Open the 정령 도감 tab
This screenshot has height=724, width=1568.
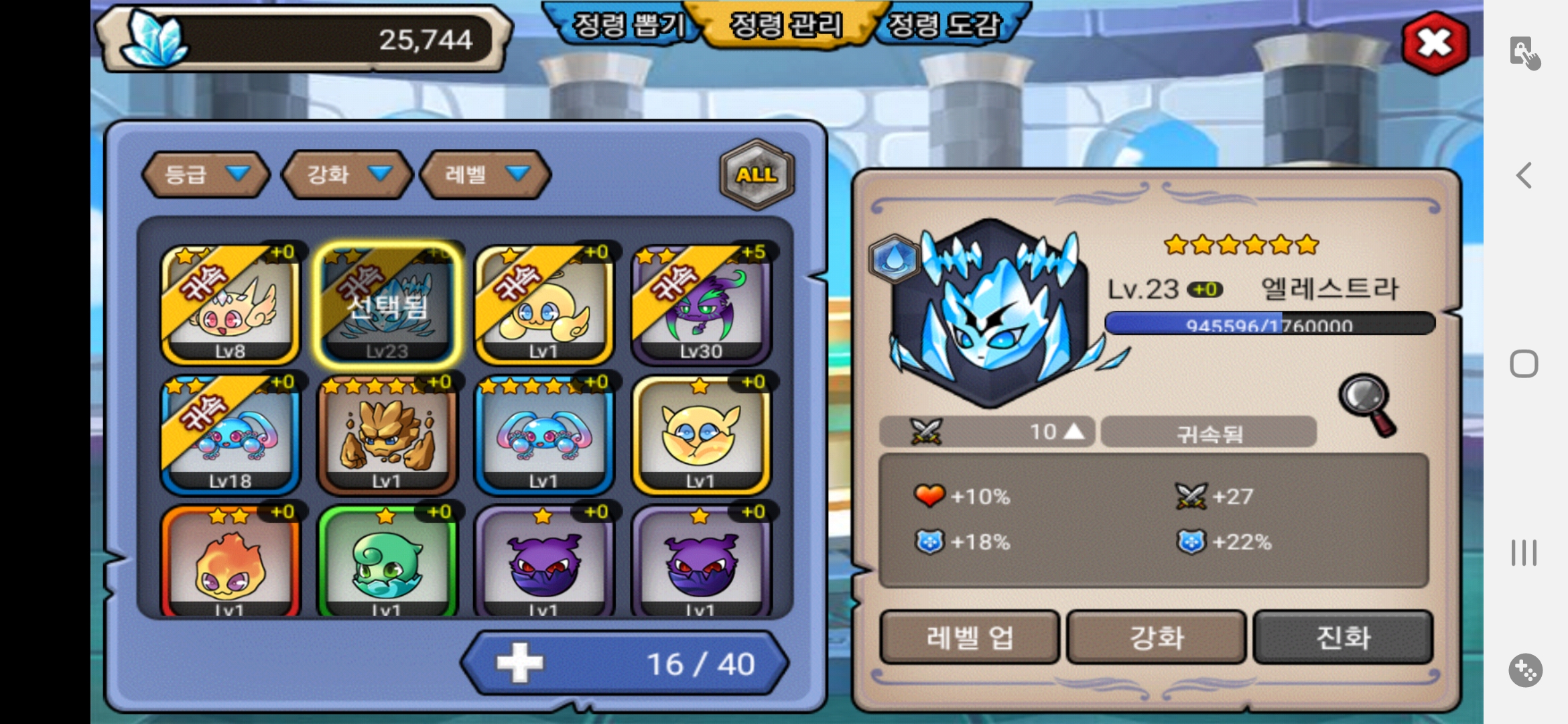[943, 25]
